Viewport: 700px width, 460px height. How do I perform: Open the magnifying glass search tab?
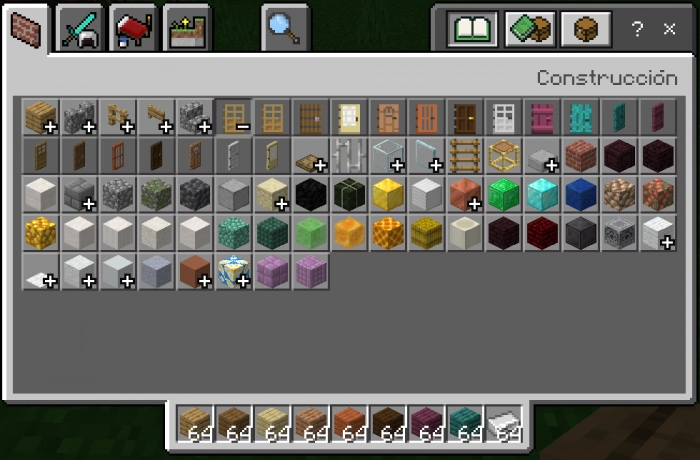285,28
